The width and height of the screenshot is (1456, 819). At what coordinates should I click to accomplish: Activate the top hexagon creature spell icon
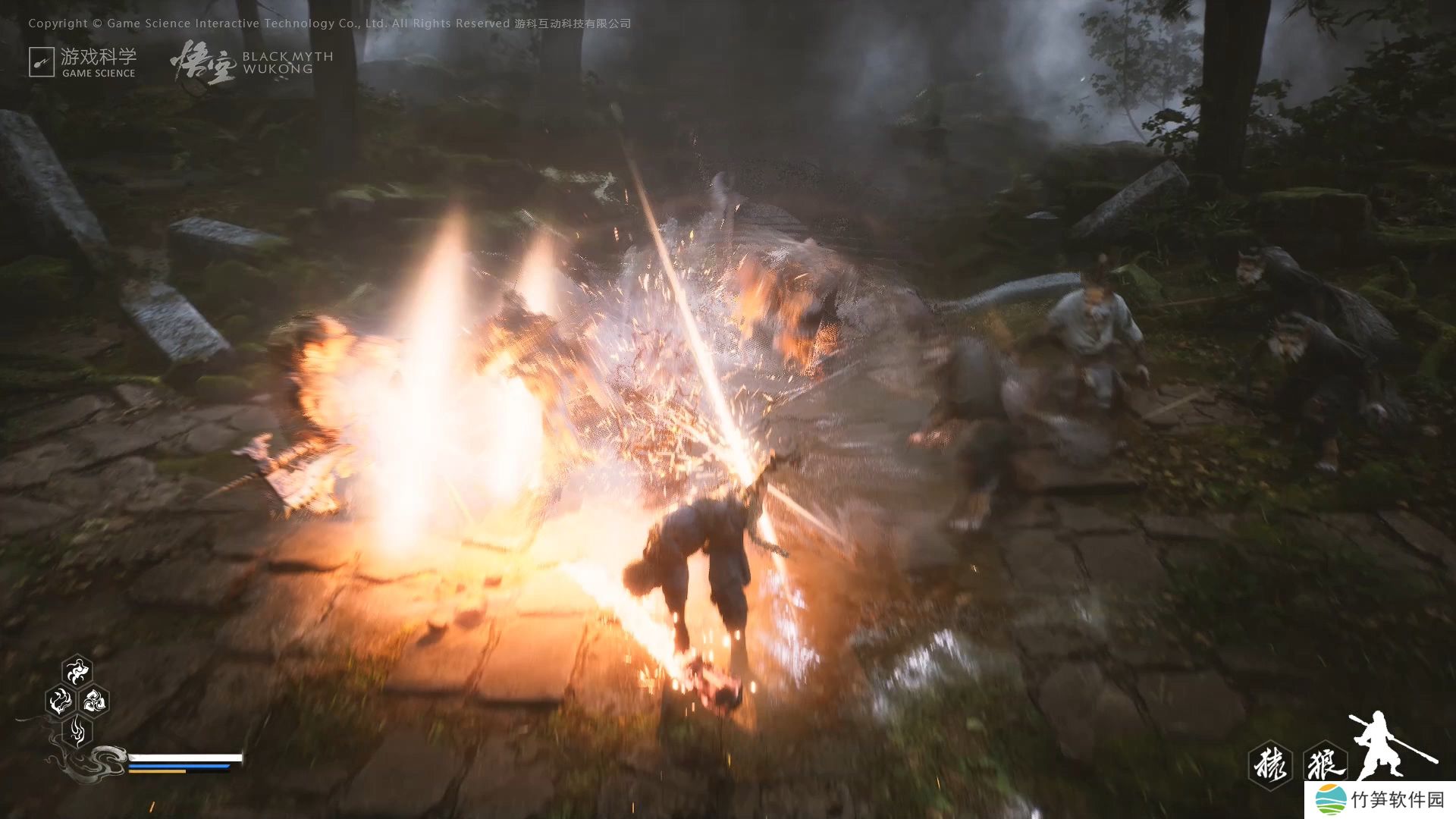(x=77, y=670)
